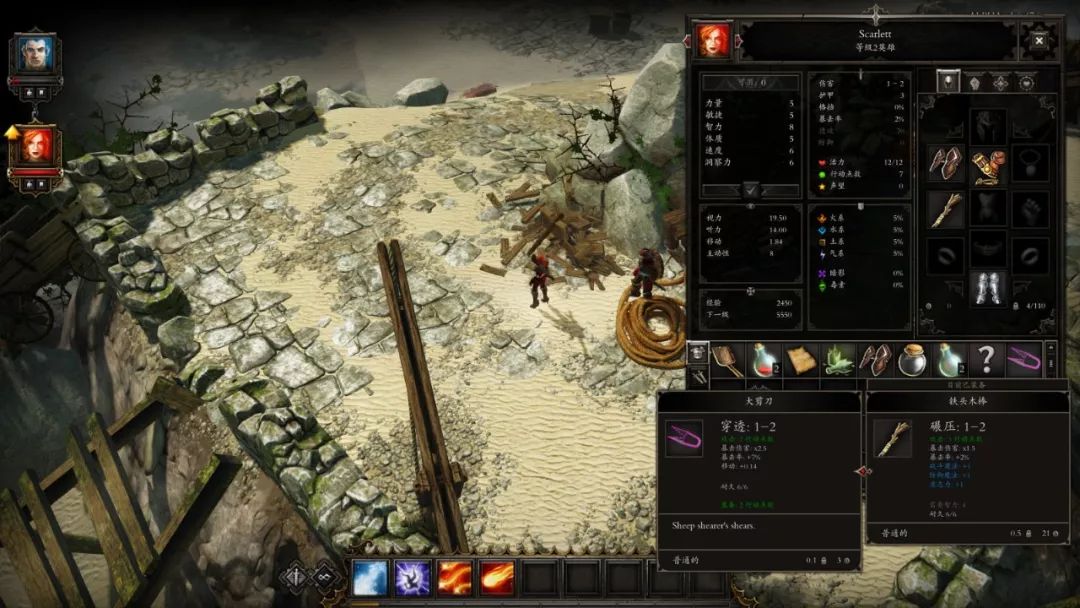Cast the fireball skill on hotbar
The width and height of the screenshot is (1080, 608).
point(498,578)
